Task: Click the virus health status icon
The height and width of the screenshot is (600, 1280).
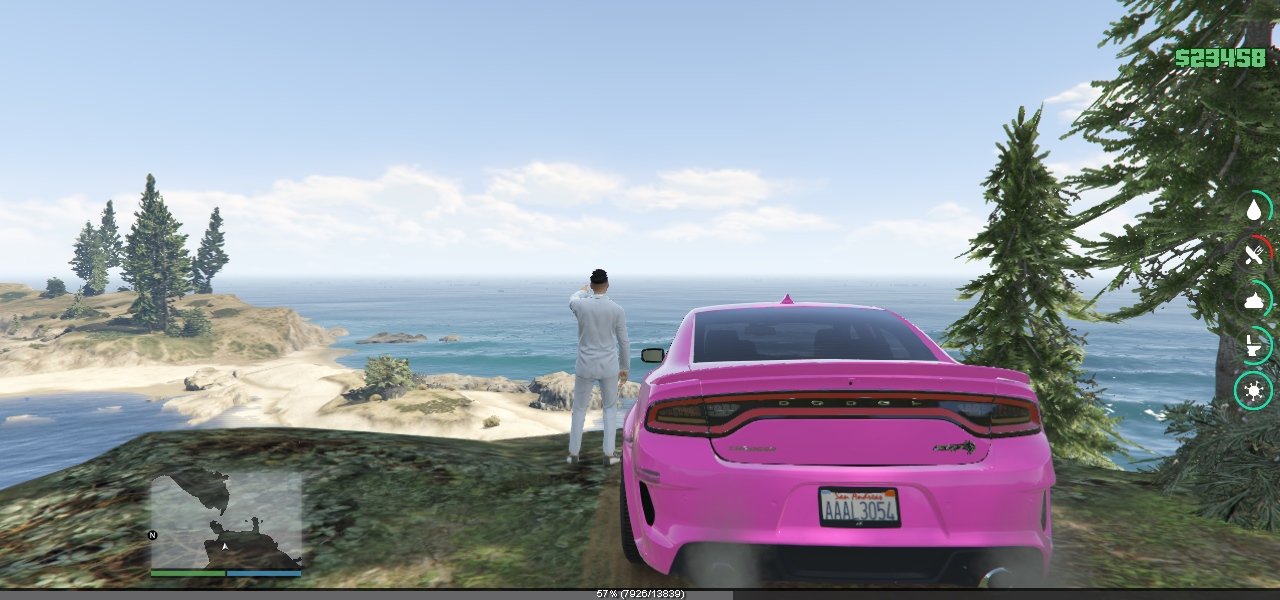Action: tap(1254, 390)
